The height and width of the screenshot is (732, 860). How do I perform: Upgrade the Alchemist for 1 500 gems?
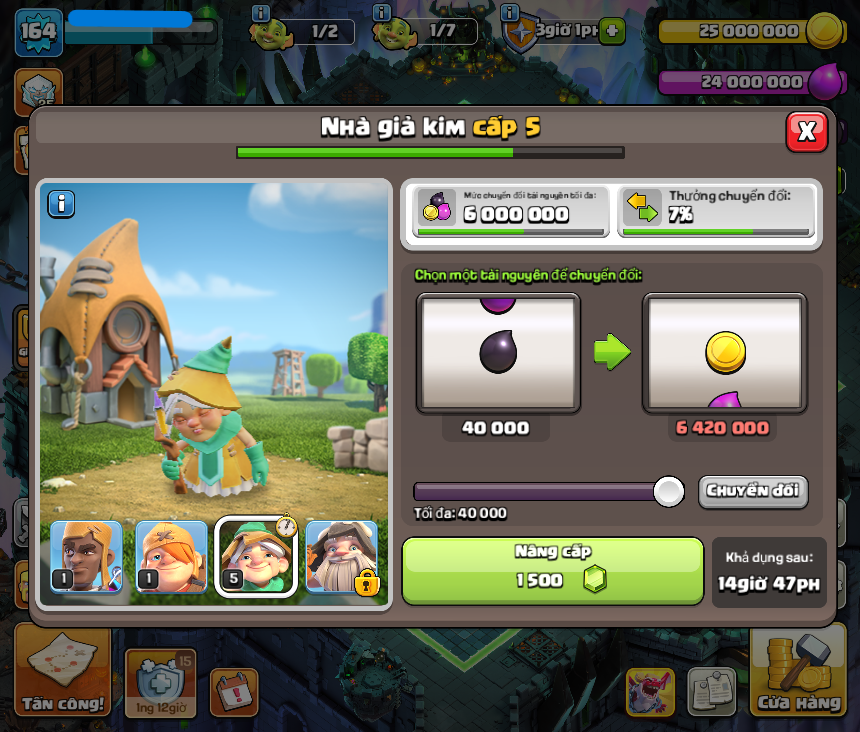pyautogui.click(x=552, y=570)
